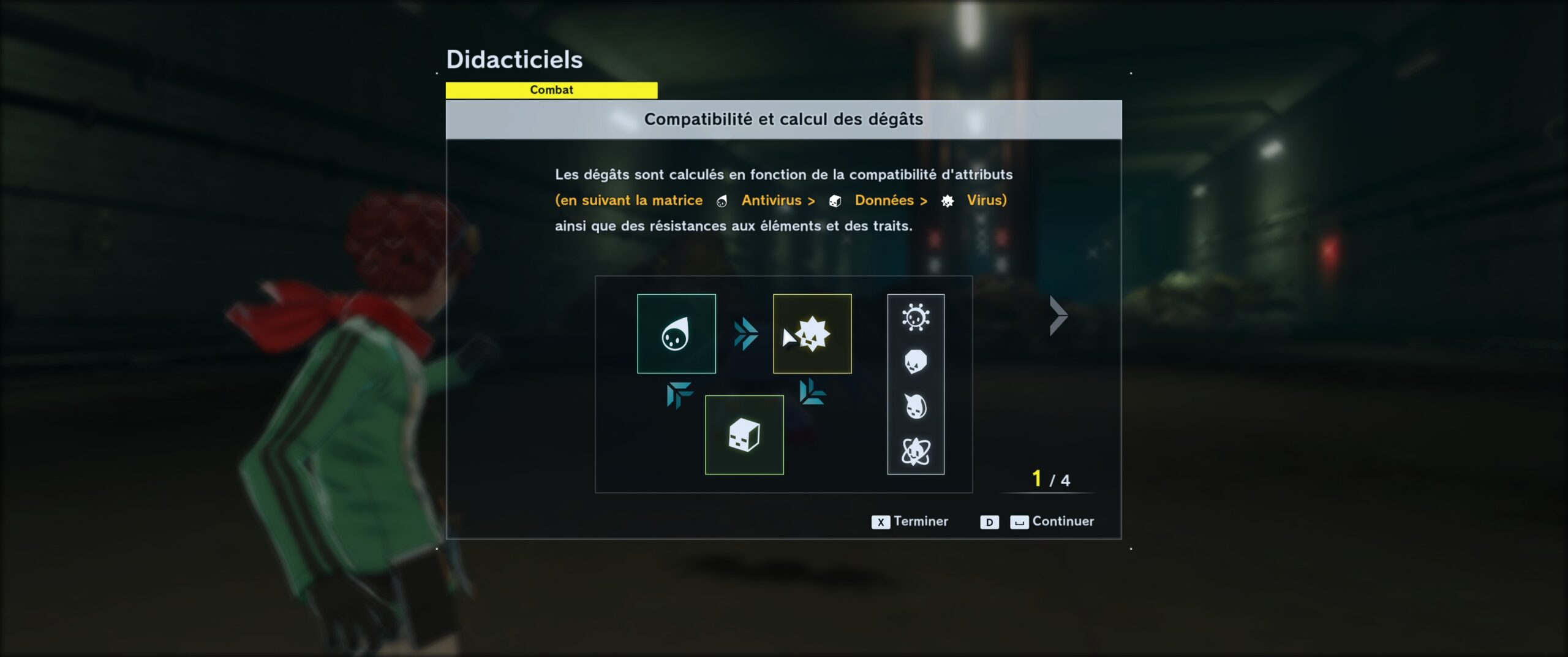The height and width of the screenshot is (657, 1568).
Task: Choose the Données cube attribute tile
Action: tap(744, 435)
